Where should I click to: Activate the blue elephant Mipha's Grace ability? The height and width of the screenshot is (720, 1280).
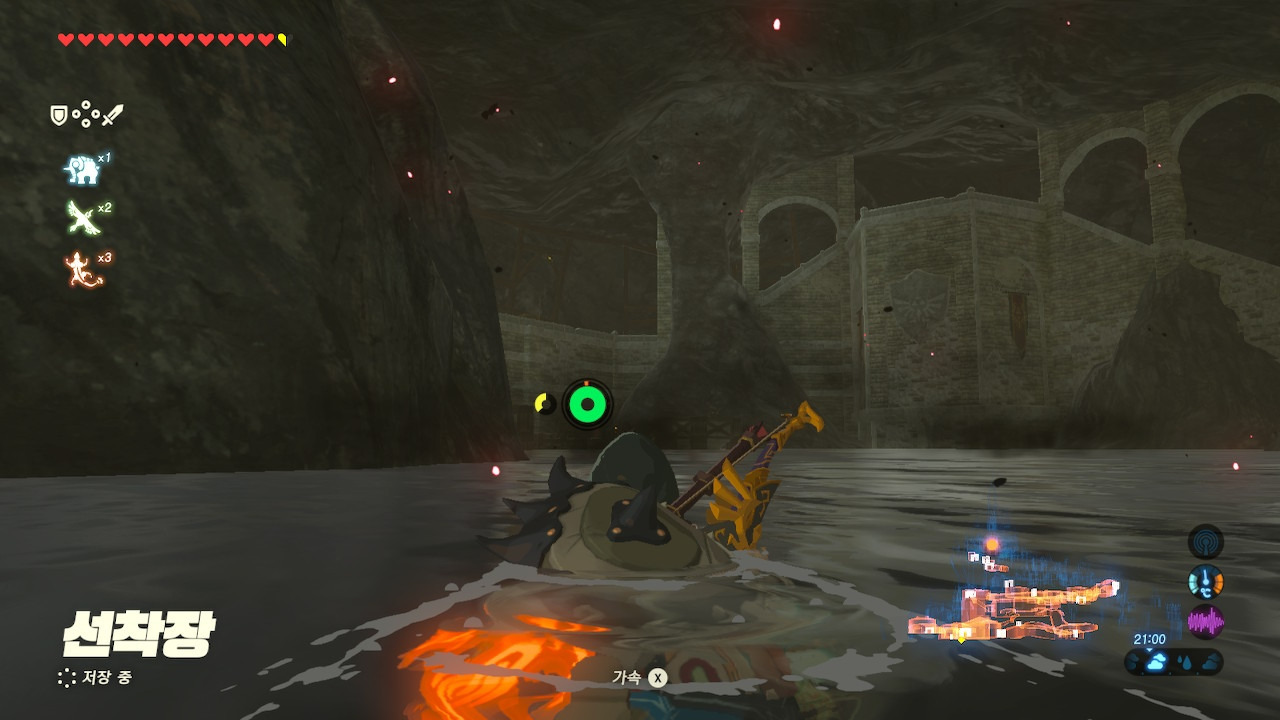pyautogui.click(x=82, y=170)
